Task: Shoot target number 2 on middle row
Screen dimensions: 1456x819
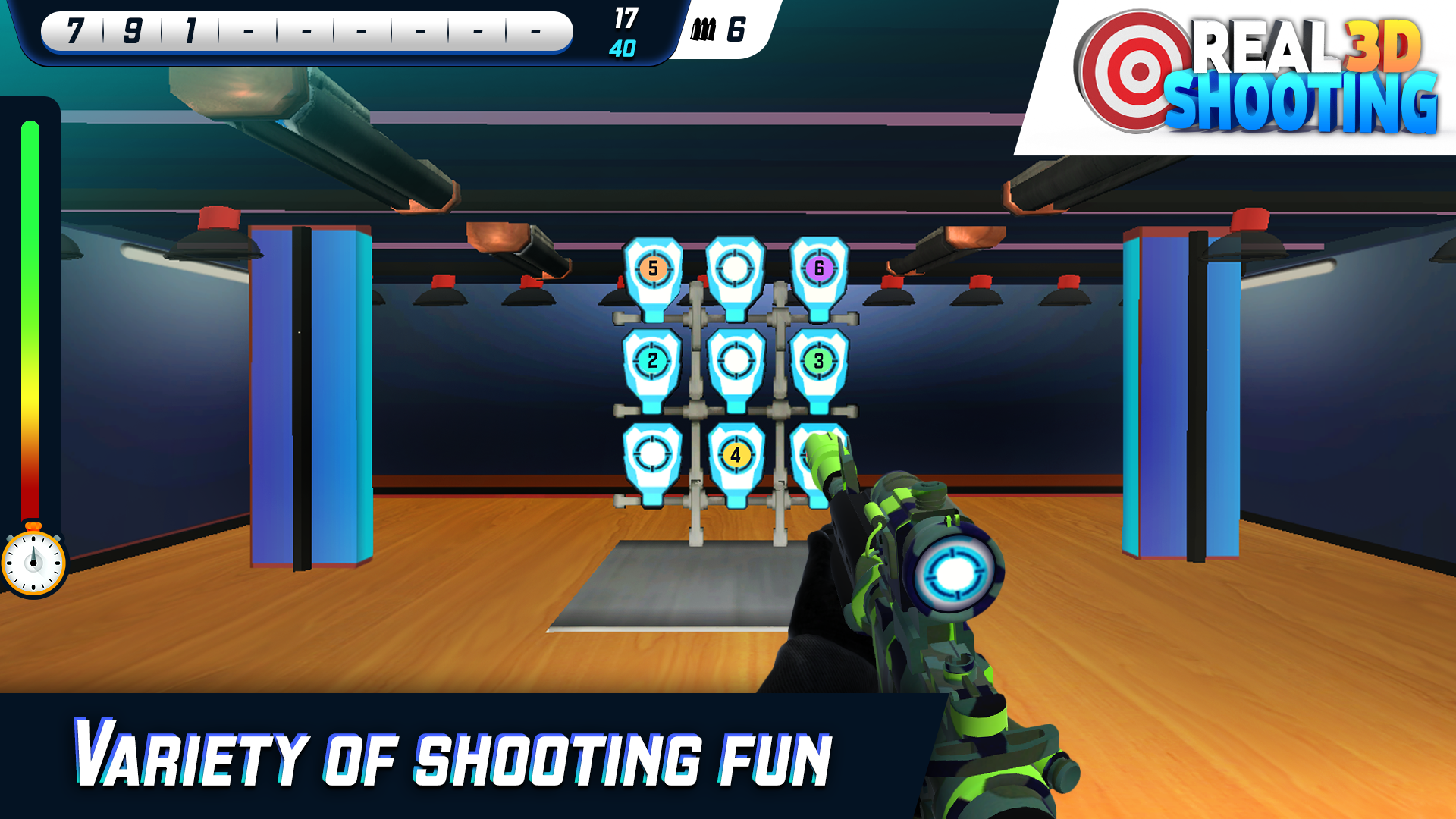Action: pyautogui.click(x=652, y=361)
